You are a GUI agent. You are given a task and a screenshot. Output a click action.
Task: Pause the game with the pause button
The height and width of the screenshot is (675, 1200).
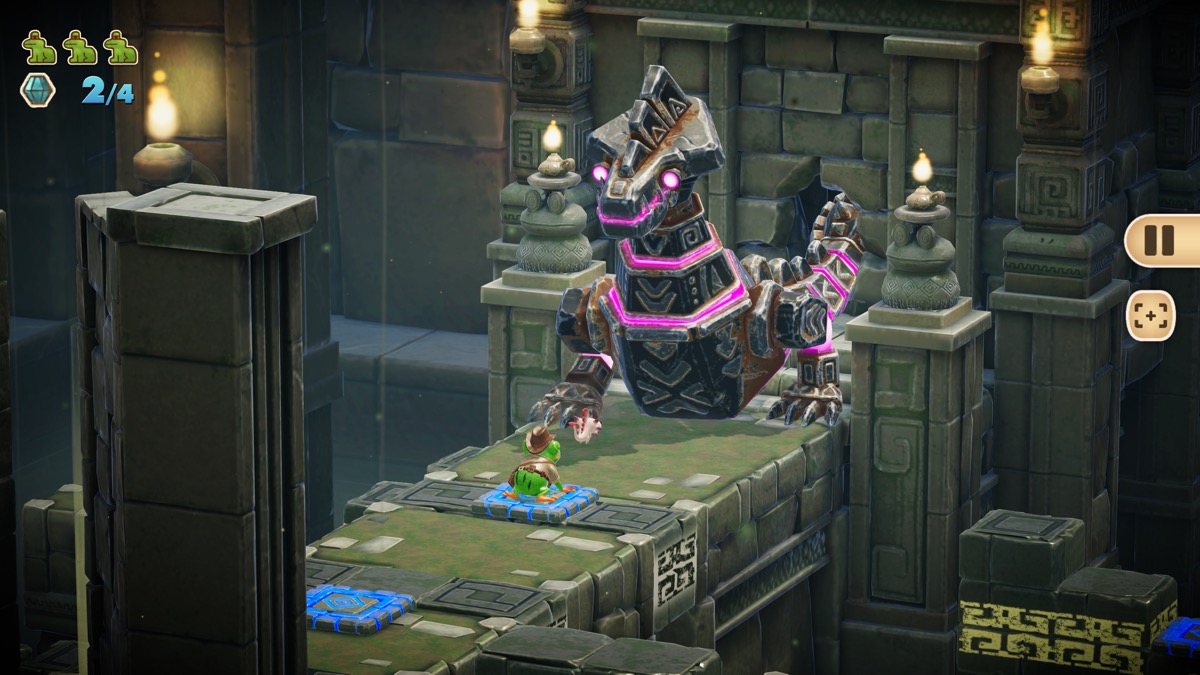pos(1158,240)
